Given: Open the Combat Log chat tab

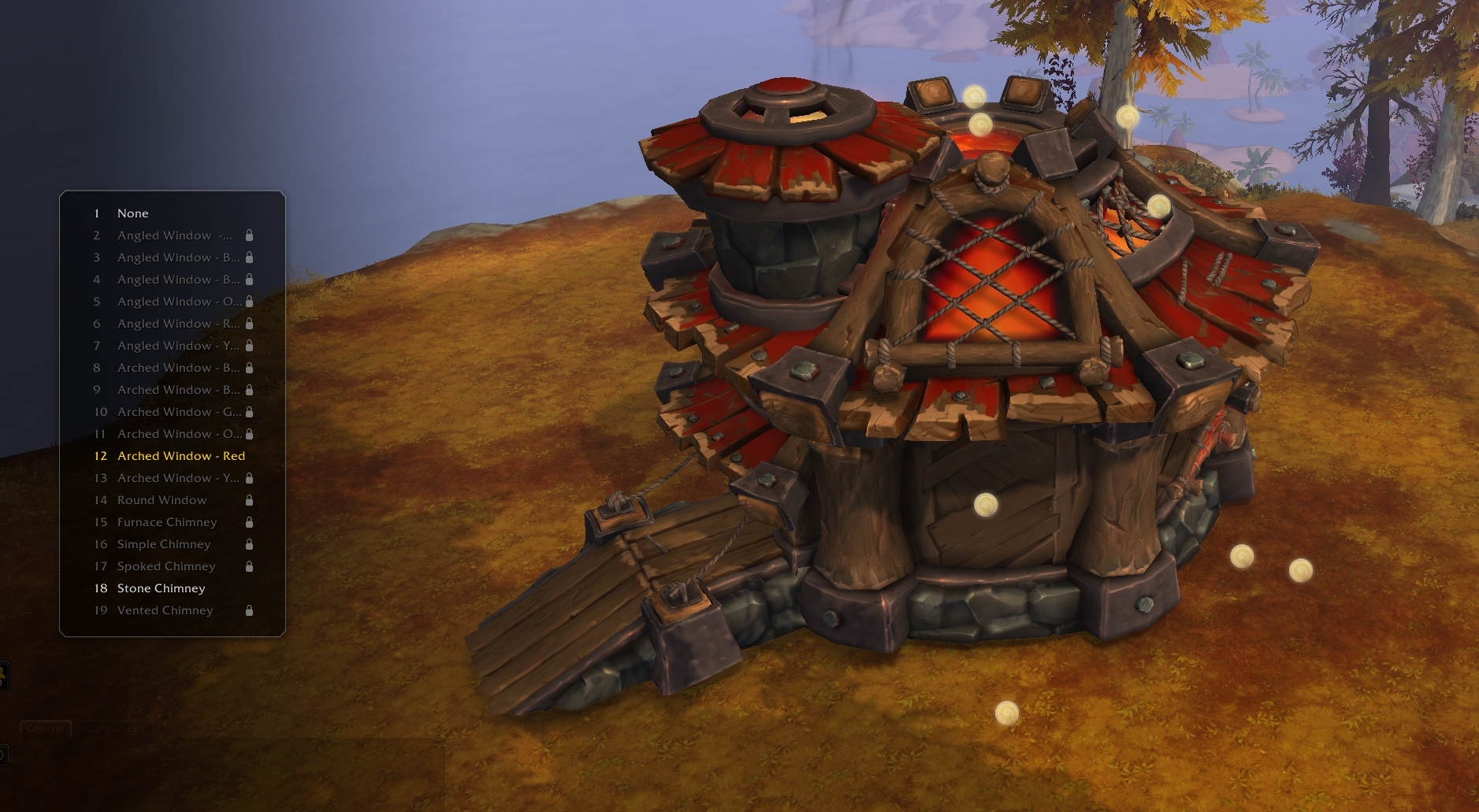Looking at the screenshot, I should point(116,729).
